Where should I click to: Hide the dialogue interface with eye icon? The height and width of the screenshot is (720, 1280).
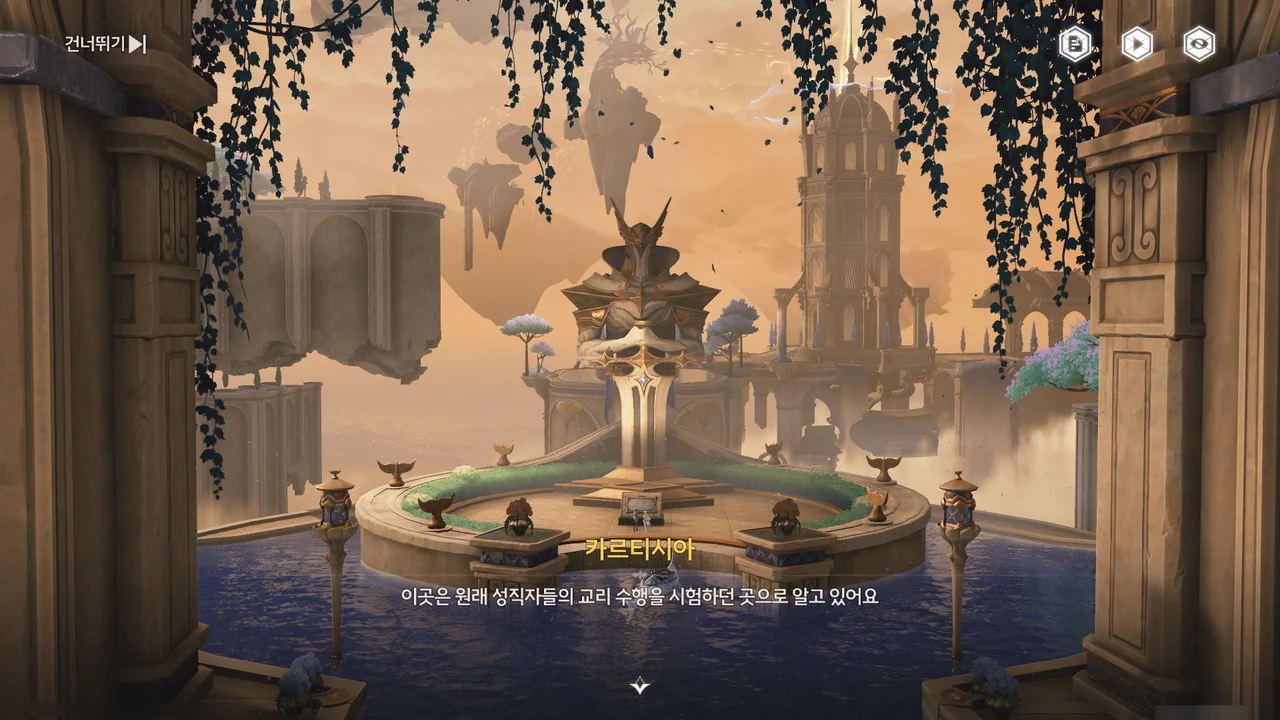coord(1199,44)
